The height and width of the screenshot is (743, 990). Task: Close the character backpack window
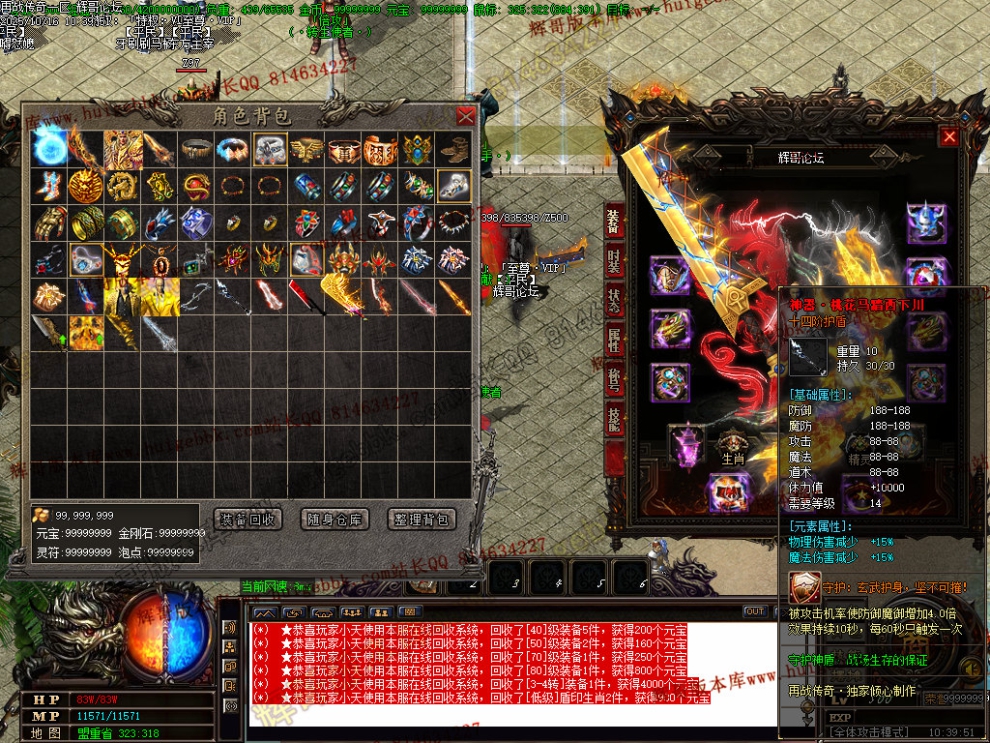click(x=465, y=116)
